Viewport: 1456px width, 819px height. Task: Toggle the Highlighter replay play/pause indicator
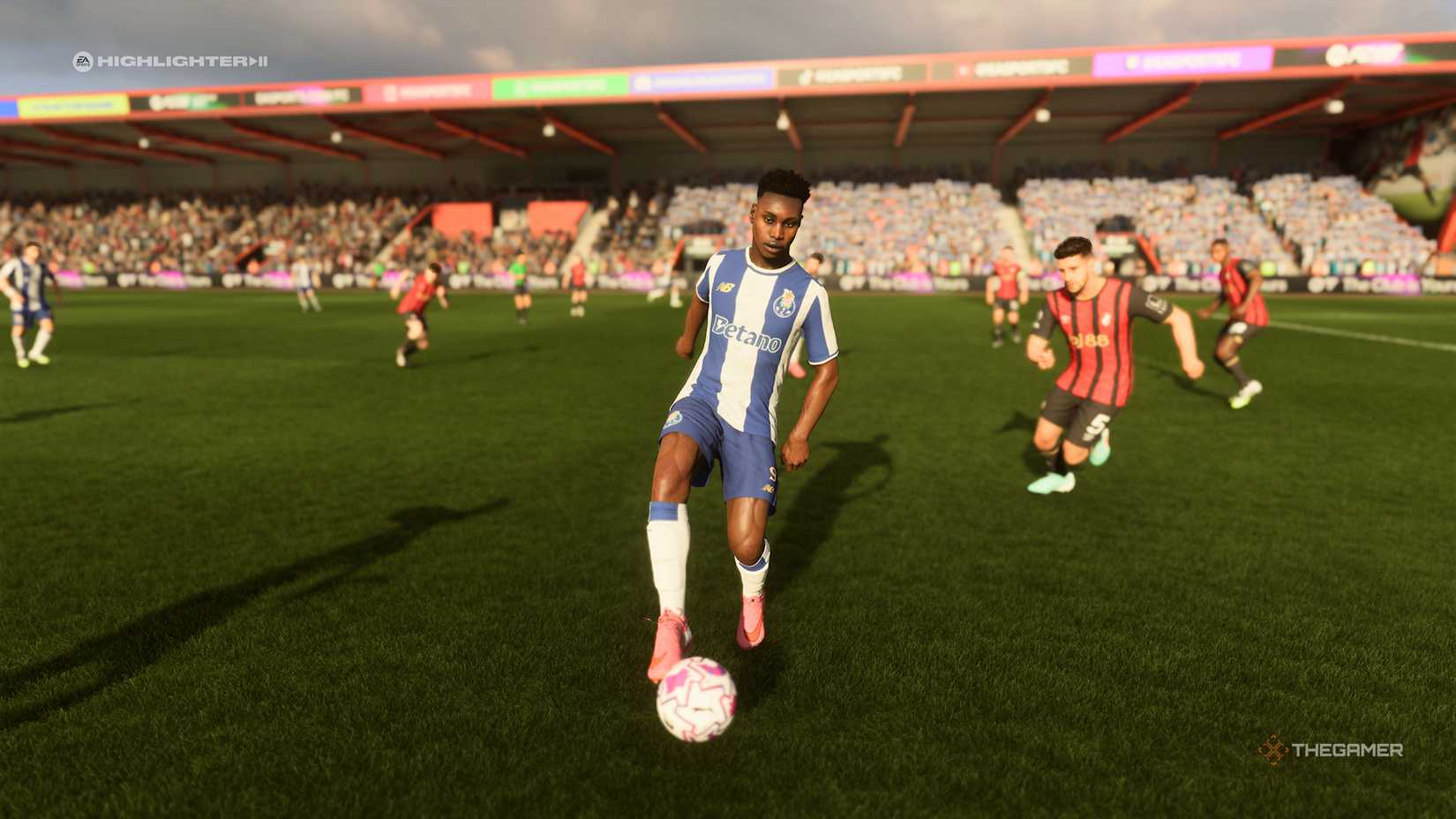pyautogui.click(x=258, y=62)
